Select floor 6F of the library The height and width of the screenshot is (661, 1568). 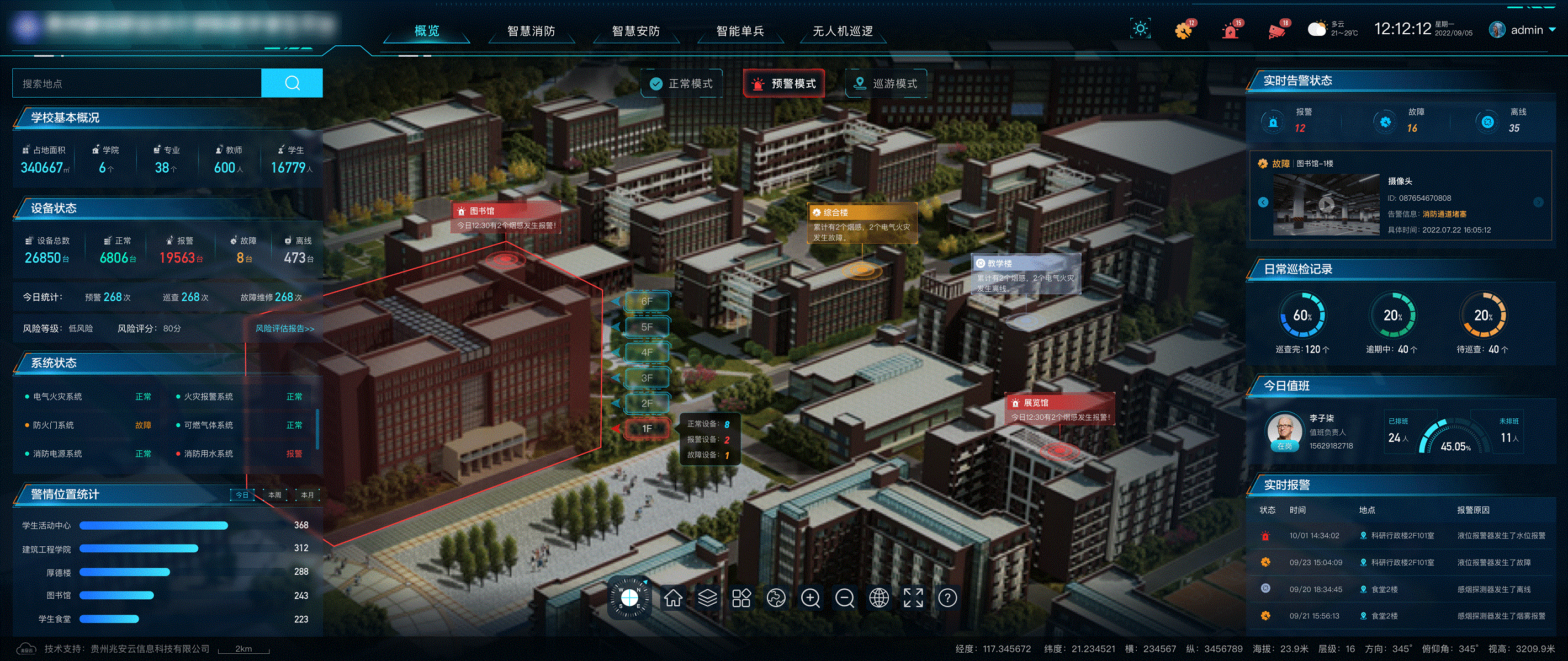coord(647,302)
